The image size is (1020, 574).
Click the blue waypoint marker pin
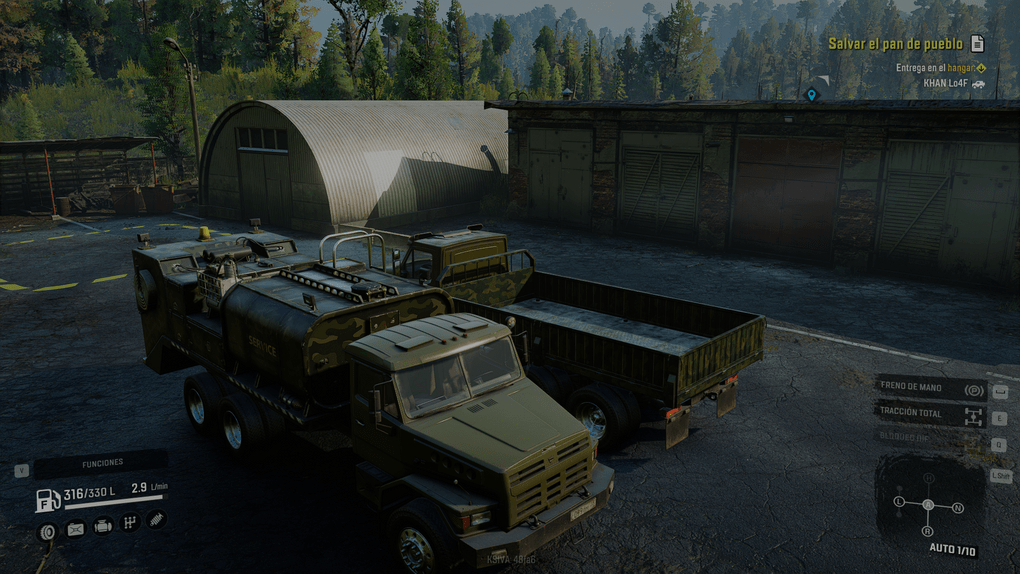coord(812,94)
